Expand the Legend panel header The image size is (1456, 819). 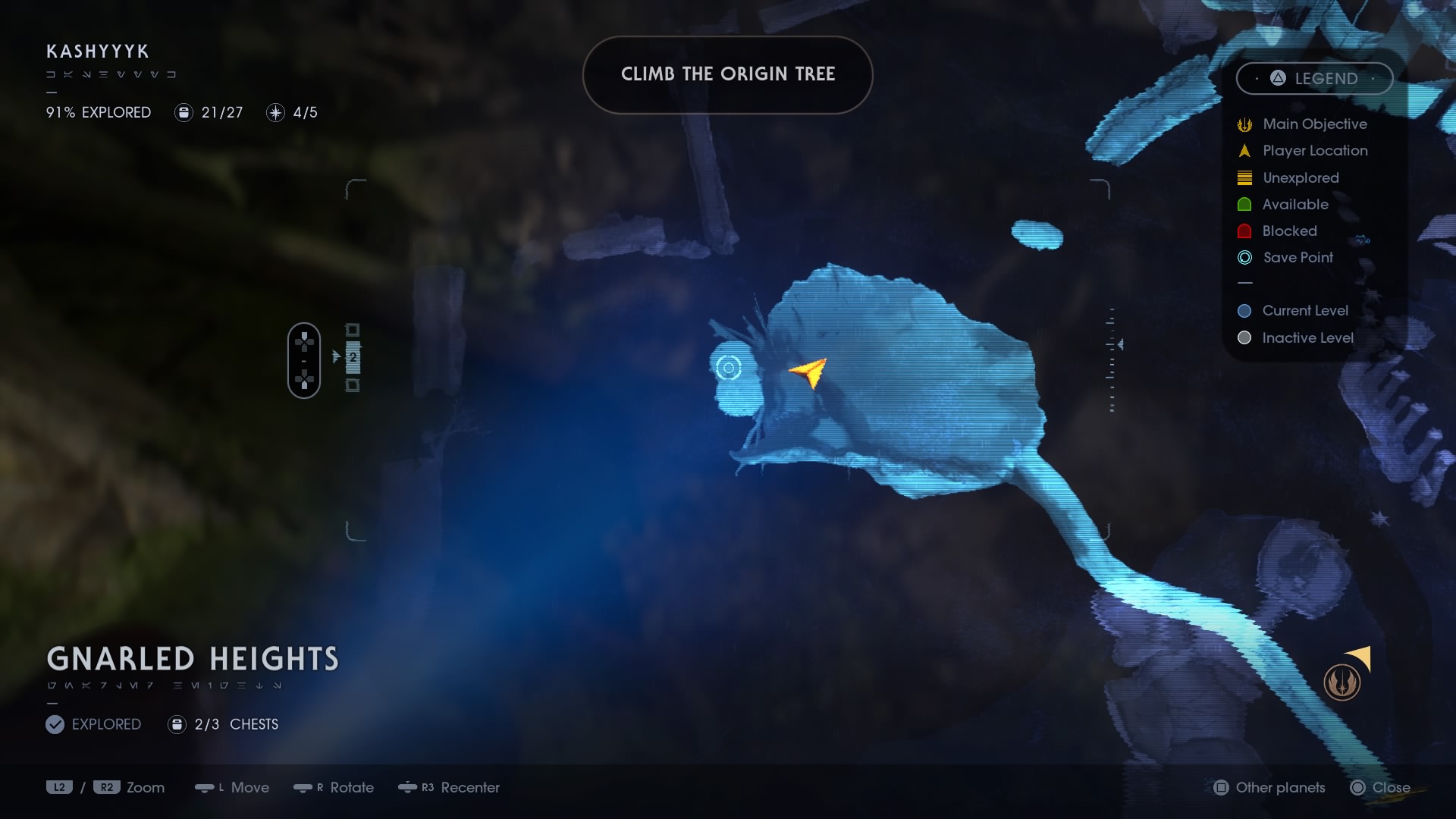point(1315,78)
